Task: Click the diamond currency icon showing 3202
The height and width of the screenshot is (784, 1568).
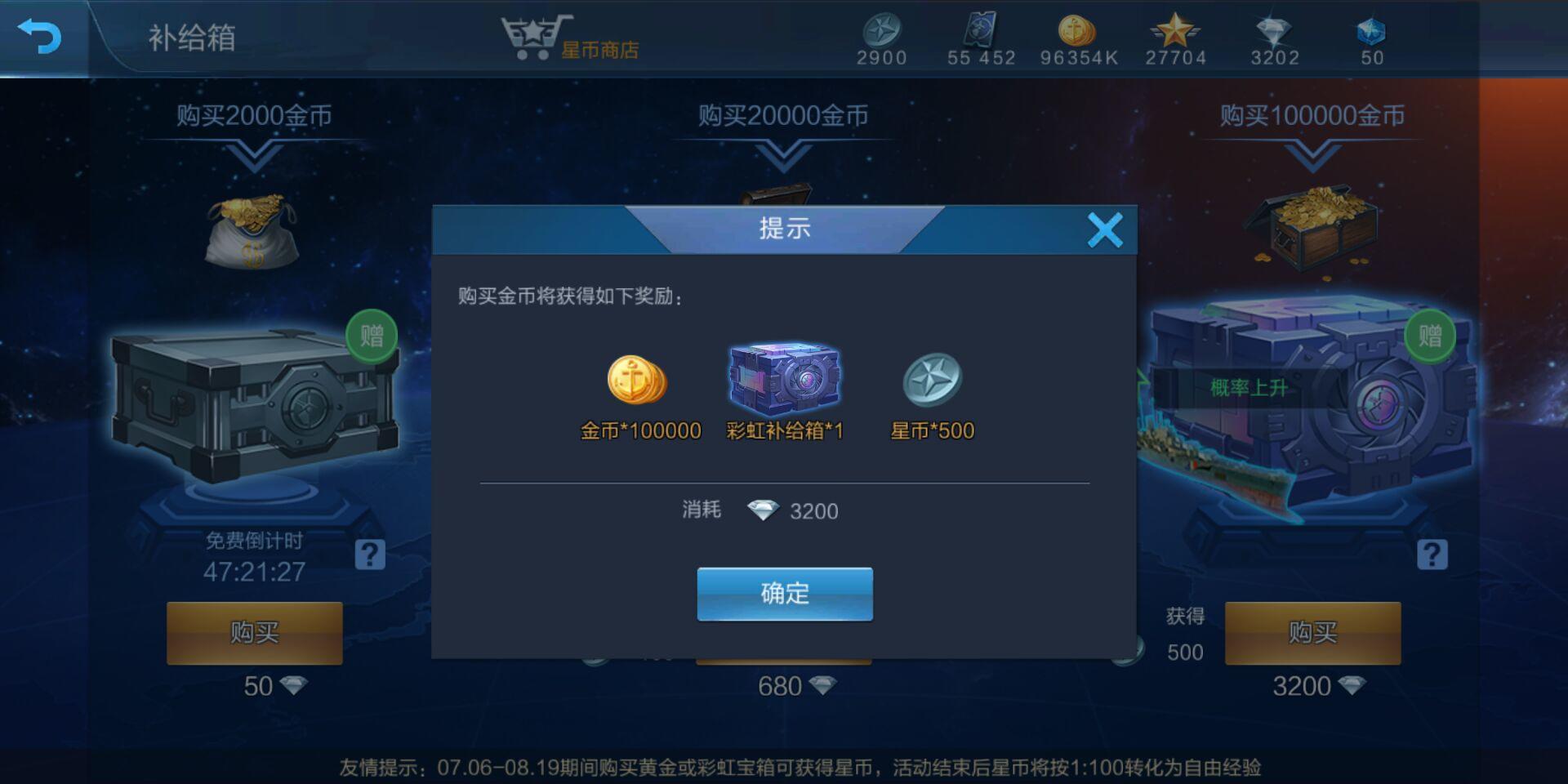Action: click(1274, 31)
